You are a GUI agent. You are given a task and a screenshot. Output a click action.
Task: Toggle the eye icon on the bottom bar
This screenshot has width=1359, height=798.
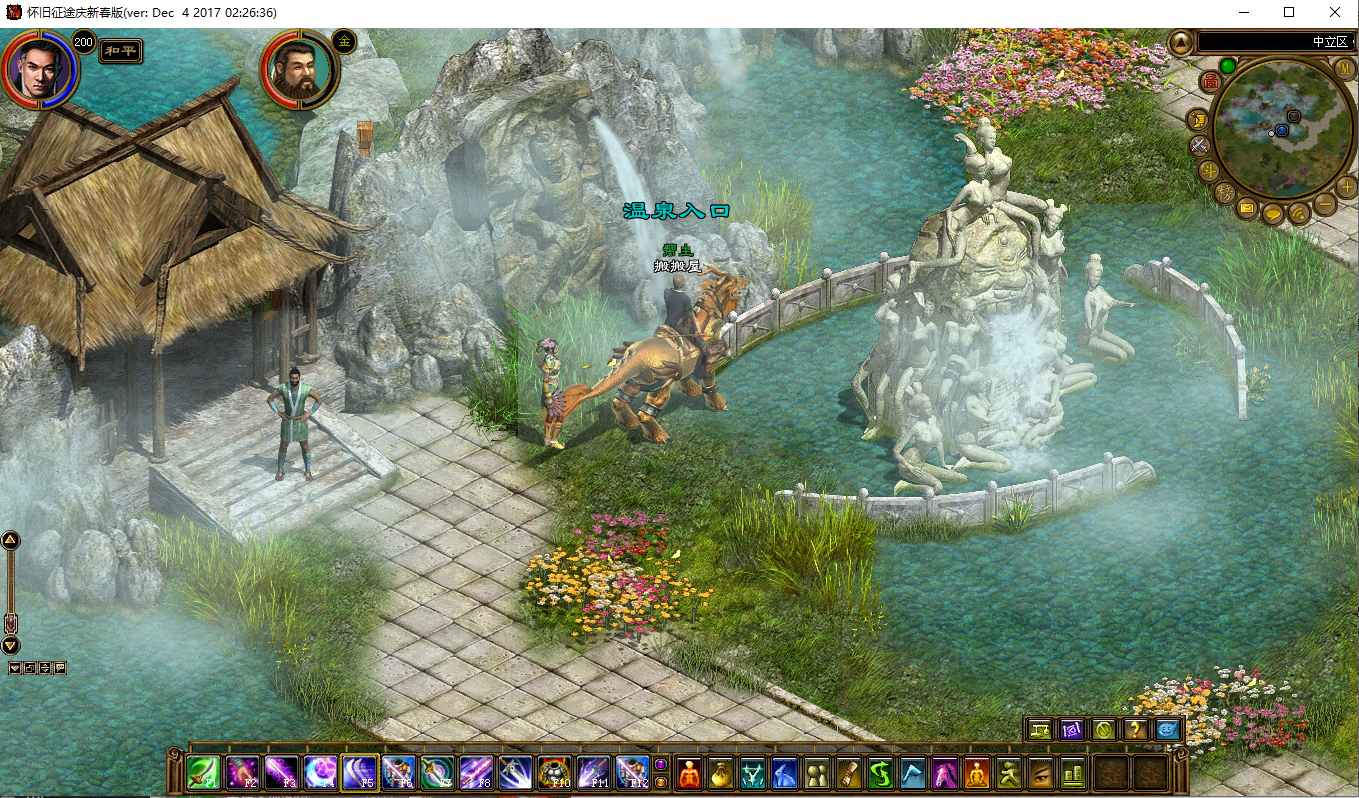click(1041, 773)
